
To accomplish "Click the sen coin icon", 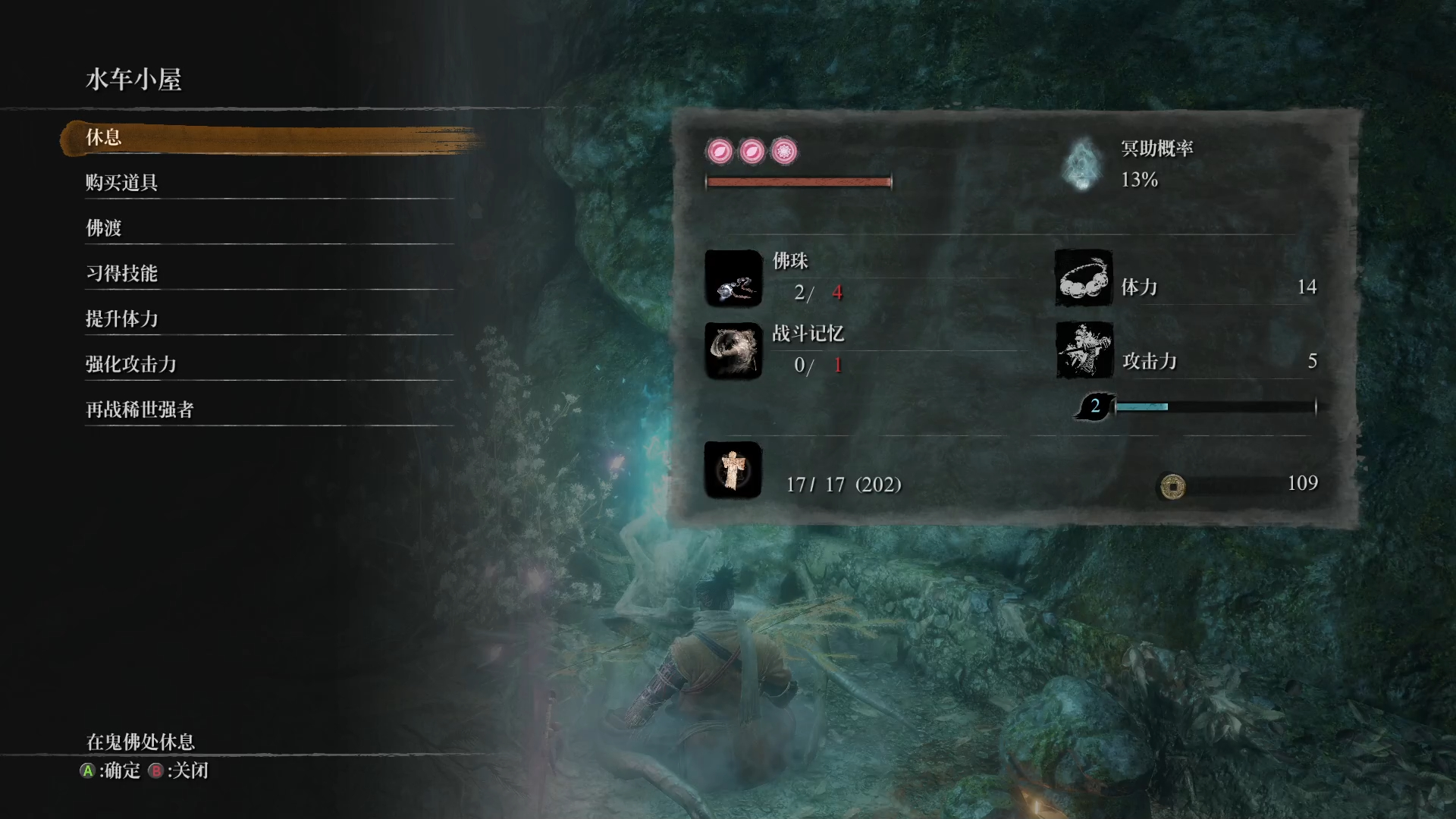I will click(1172, 485).
